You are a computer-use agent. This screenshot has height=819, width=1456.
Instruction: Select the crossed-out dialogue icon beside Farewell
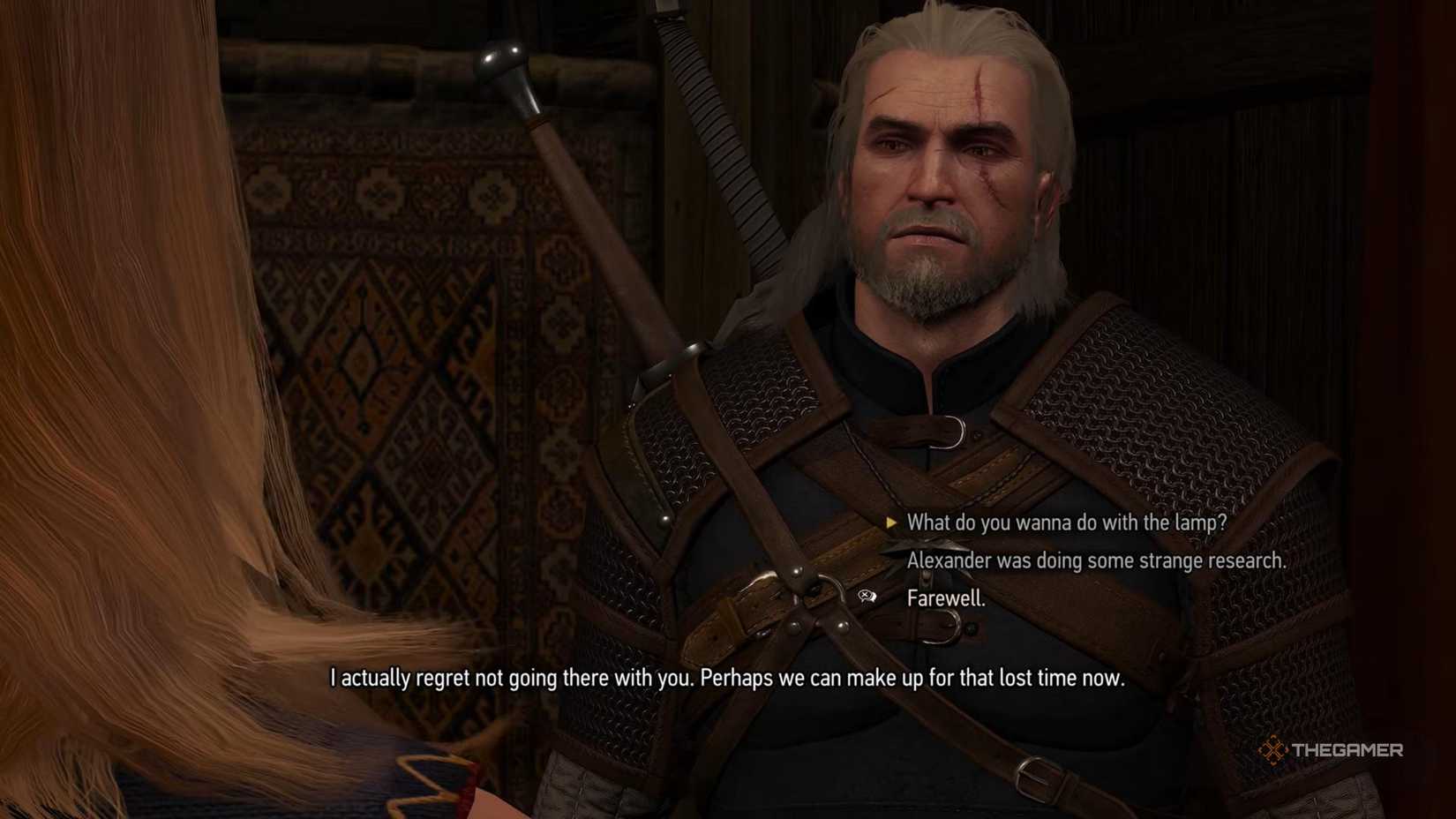point(867,597)
